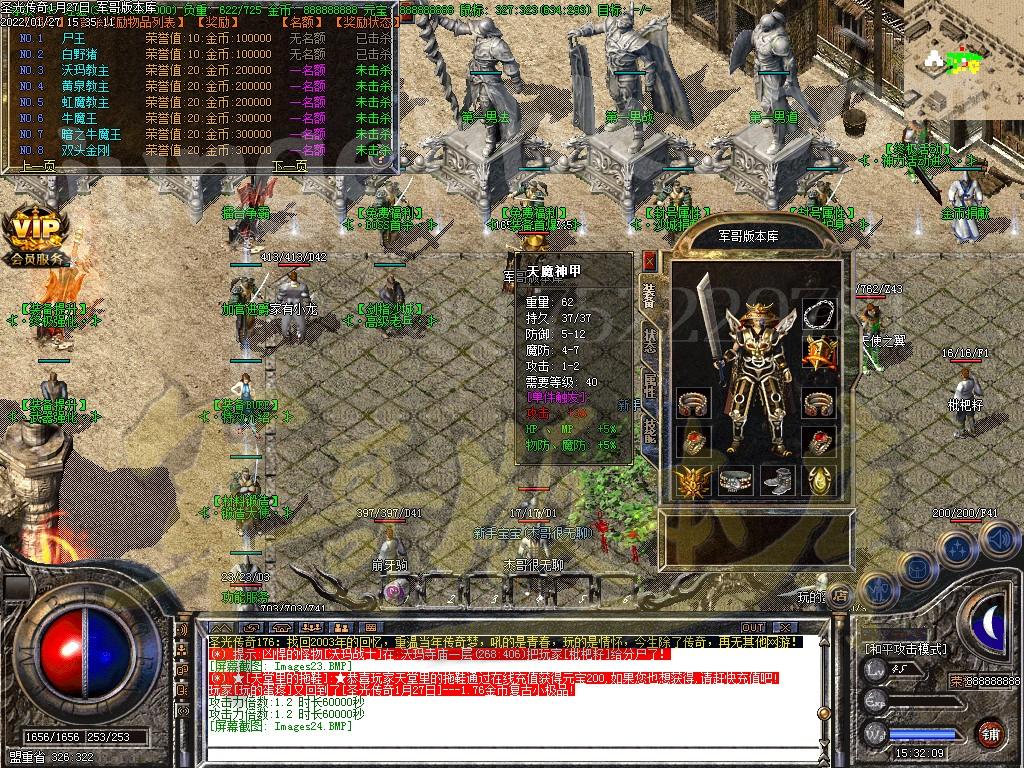Close the character equipment panel
Viewport: 1024px width, 768px height.
(650, 262)
